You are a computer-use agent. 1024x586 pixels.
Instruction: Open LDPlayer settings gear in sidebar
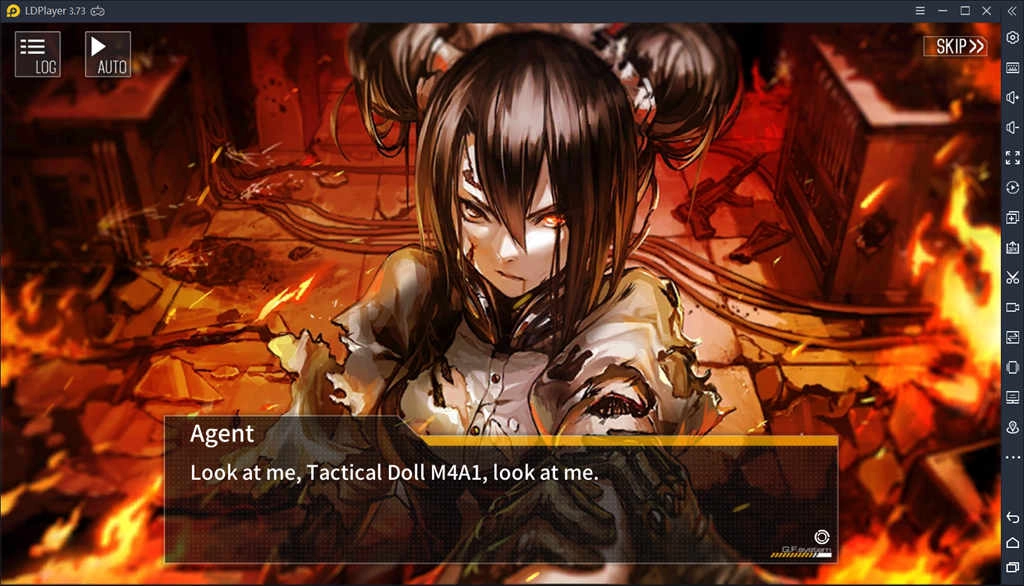(1012, 37)
